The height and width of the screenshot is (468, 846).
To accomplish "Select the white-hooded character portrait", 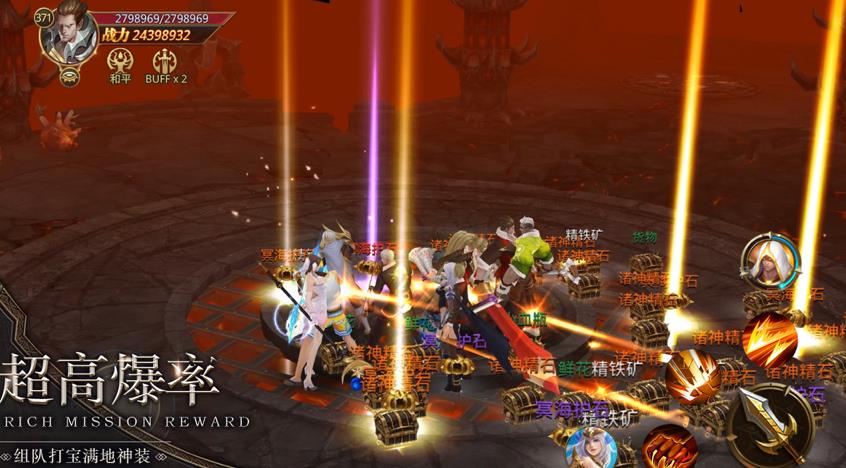I will point(770,260).
